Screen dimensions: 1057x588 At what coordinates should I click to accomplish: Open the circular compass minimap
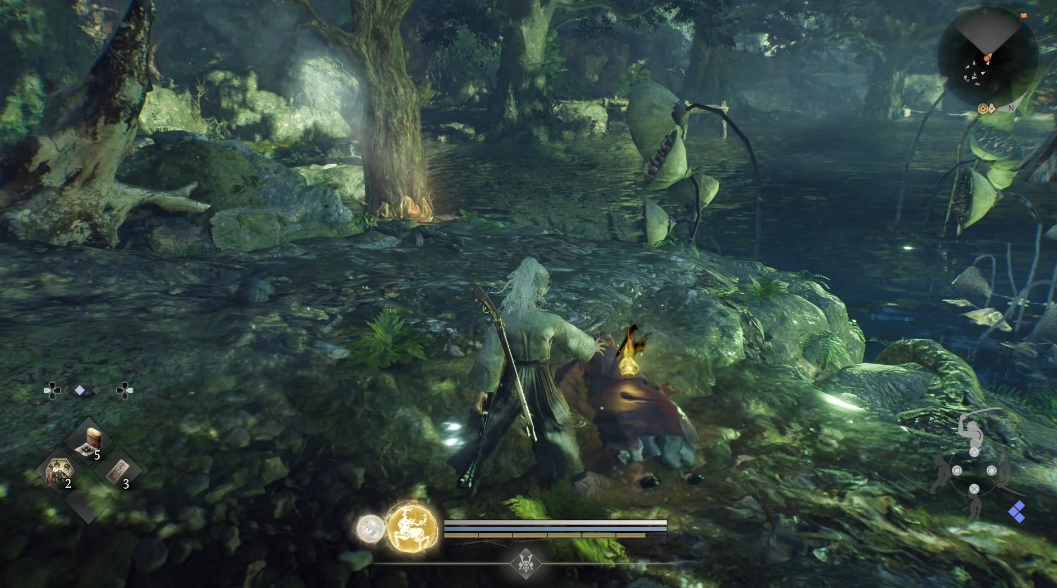coord(987,57)
